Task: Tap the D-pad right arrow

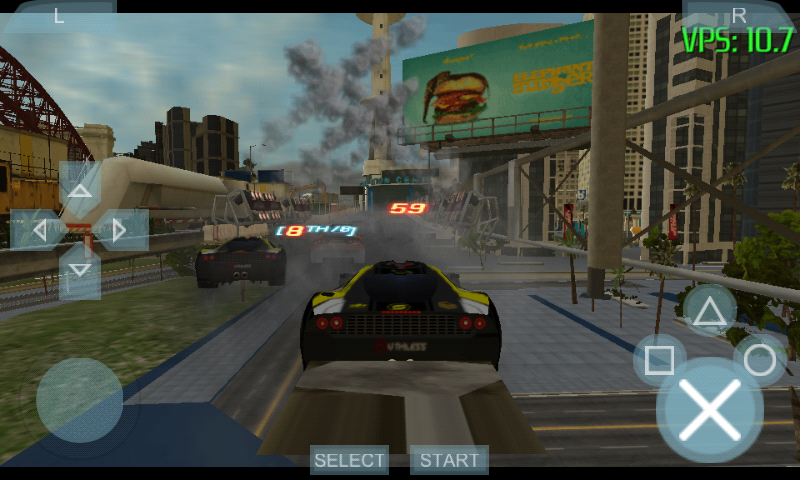Action: tap(122, 230)
